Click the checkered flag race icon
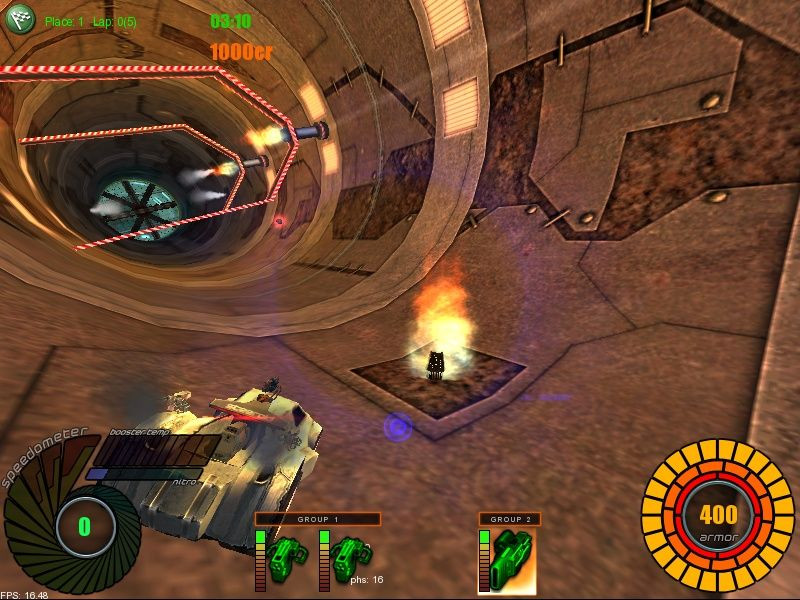Screen dimensions: 800x600 [x=20, y=18]
